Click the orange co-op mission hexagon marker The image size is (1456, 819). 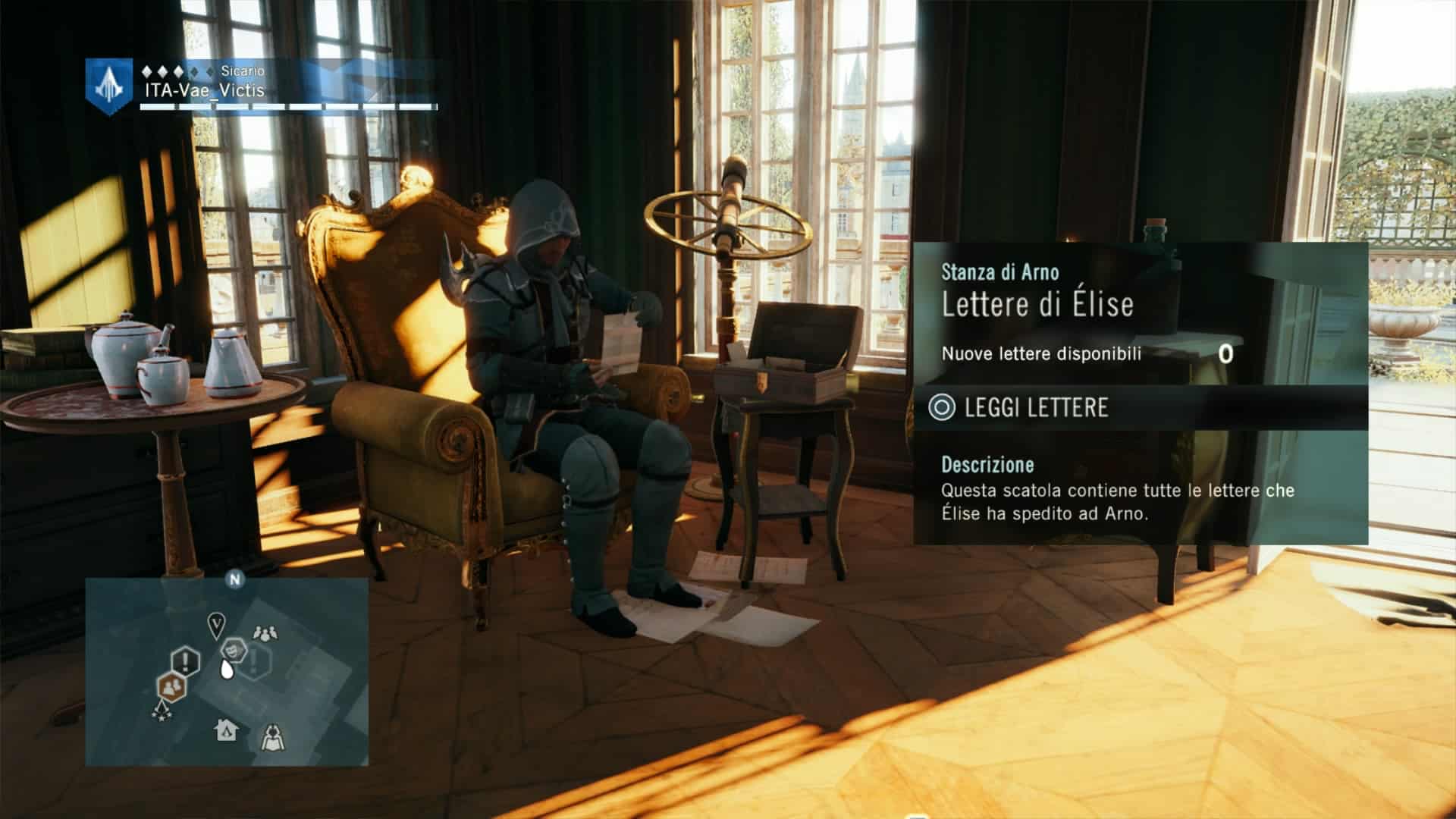(173, 686)
